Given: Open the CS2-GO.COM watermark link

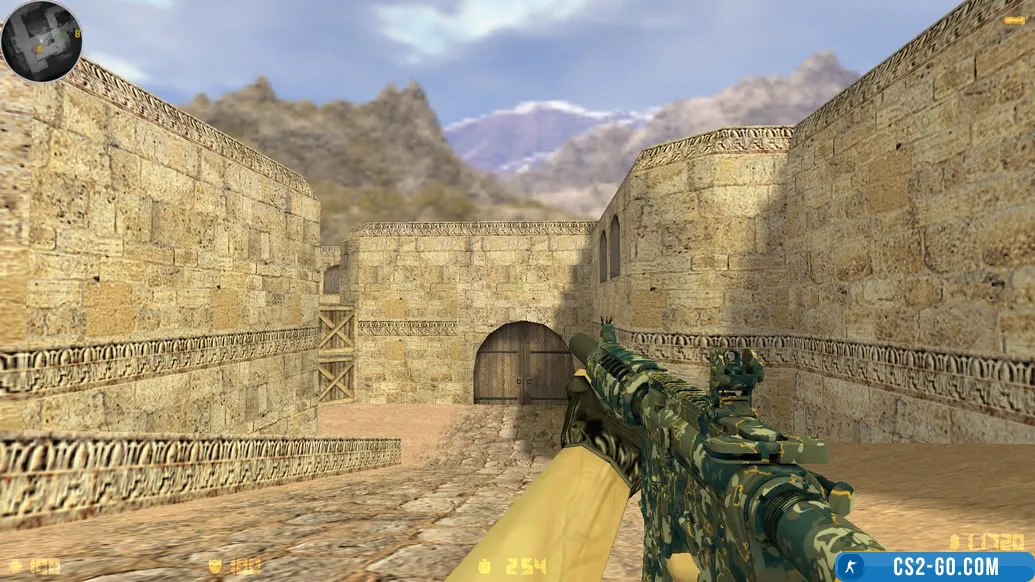Looking at the screenshot, I should click(934, 567).
